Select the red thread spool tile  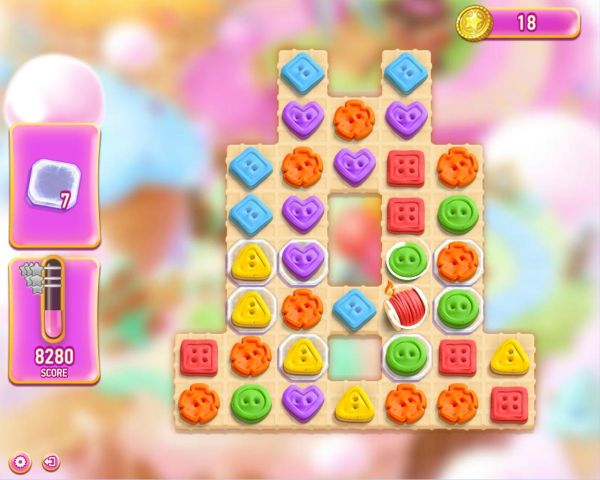406,308
